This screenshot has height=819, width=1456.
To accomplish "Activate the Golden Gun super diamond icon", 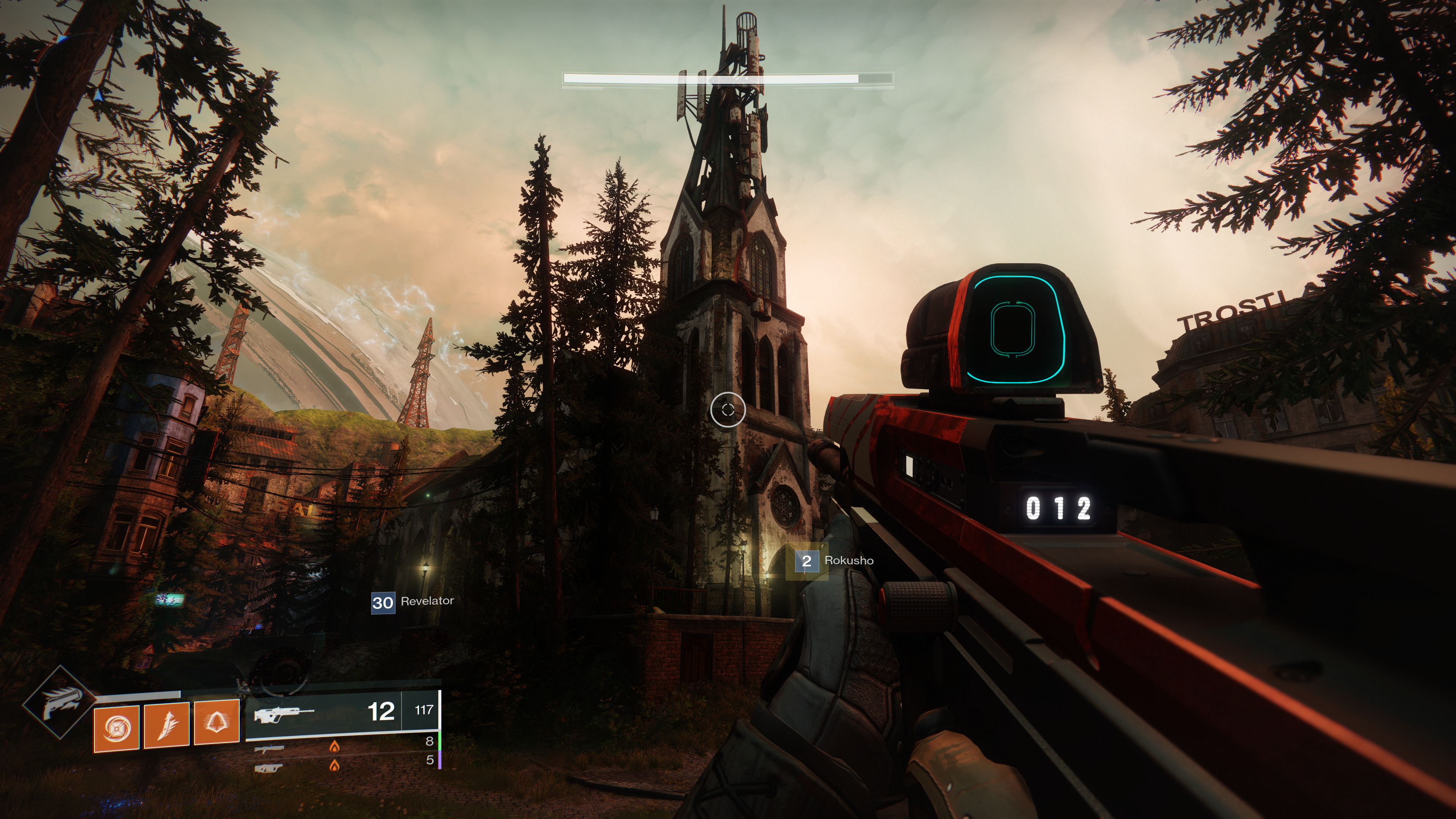I will coord(60,703).
